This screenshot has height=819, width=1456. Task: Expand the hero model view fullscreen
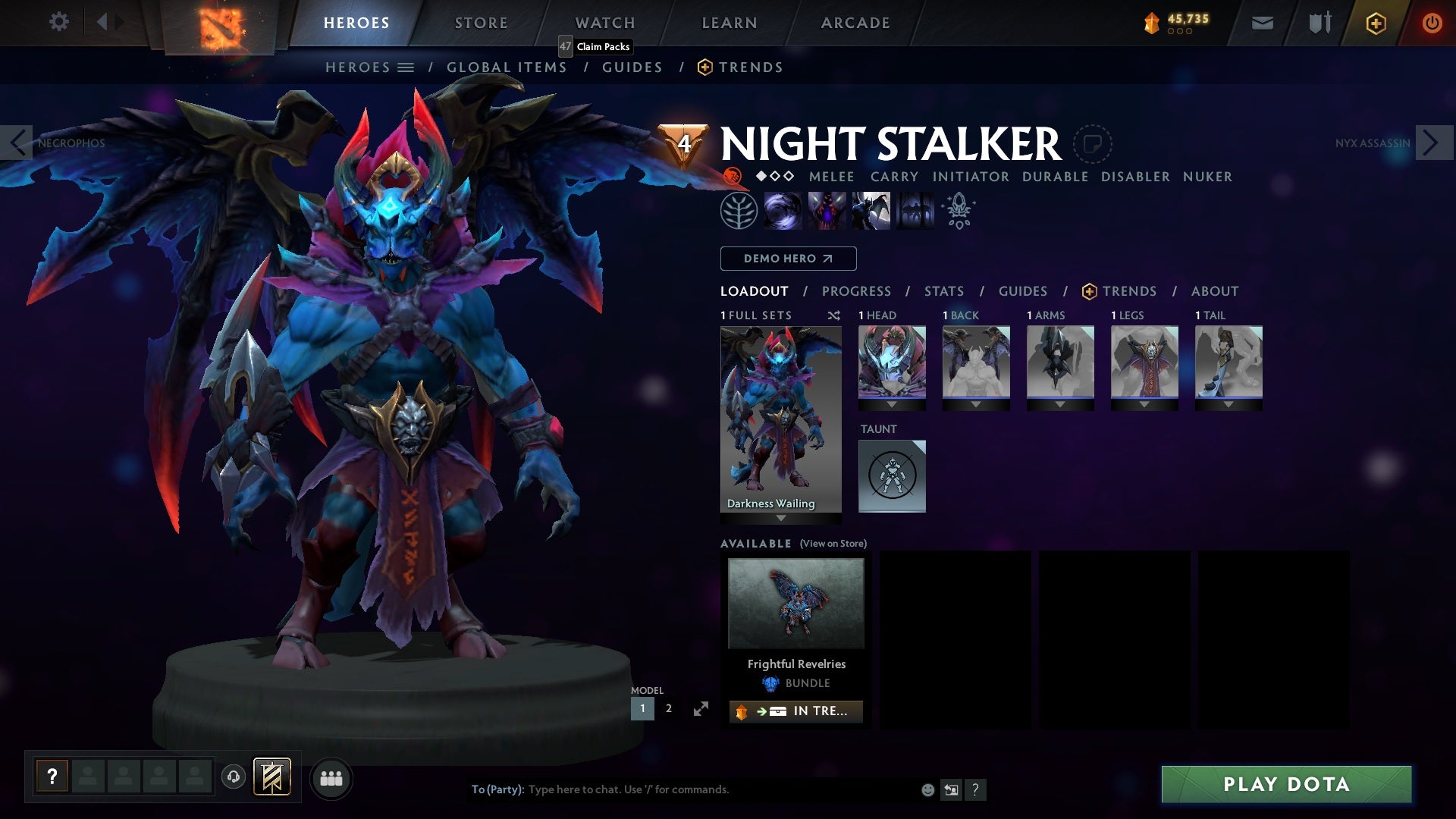(x=702, y=708)
